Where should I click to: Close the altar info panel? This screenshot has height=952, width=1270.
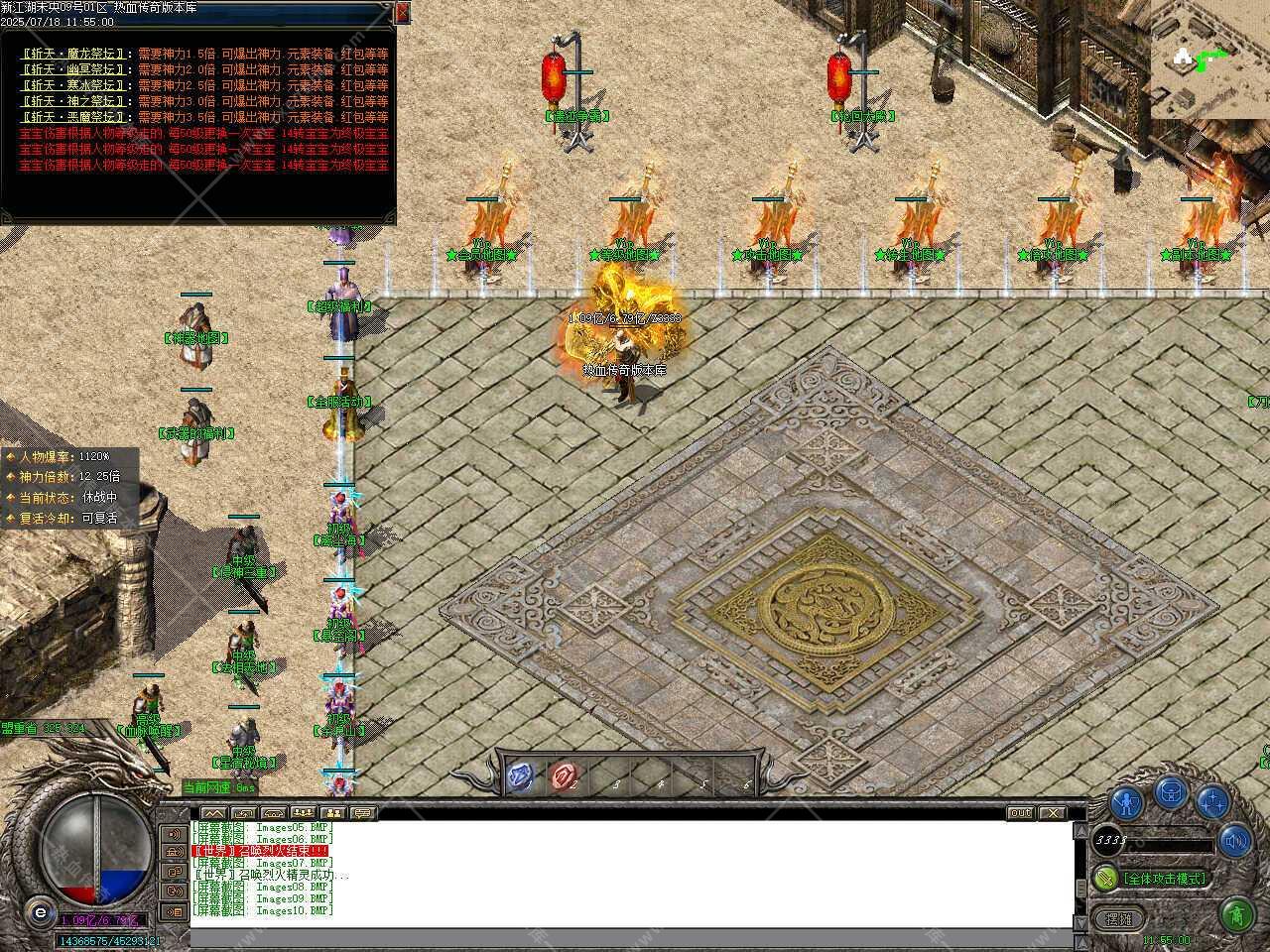pyautogui.click(x=402, y=12)
